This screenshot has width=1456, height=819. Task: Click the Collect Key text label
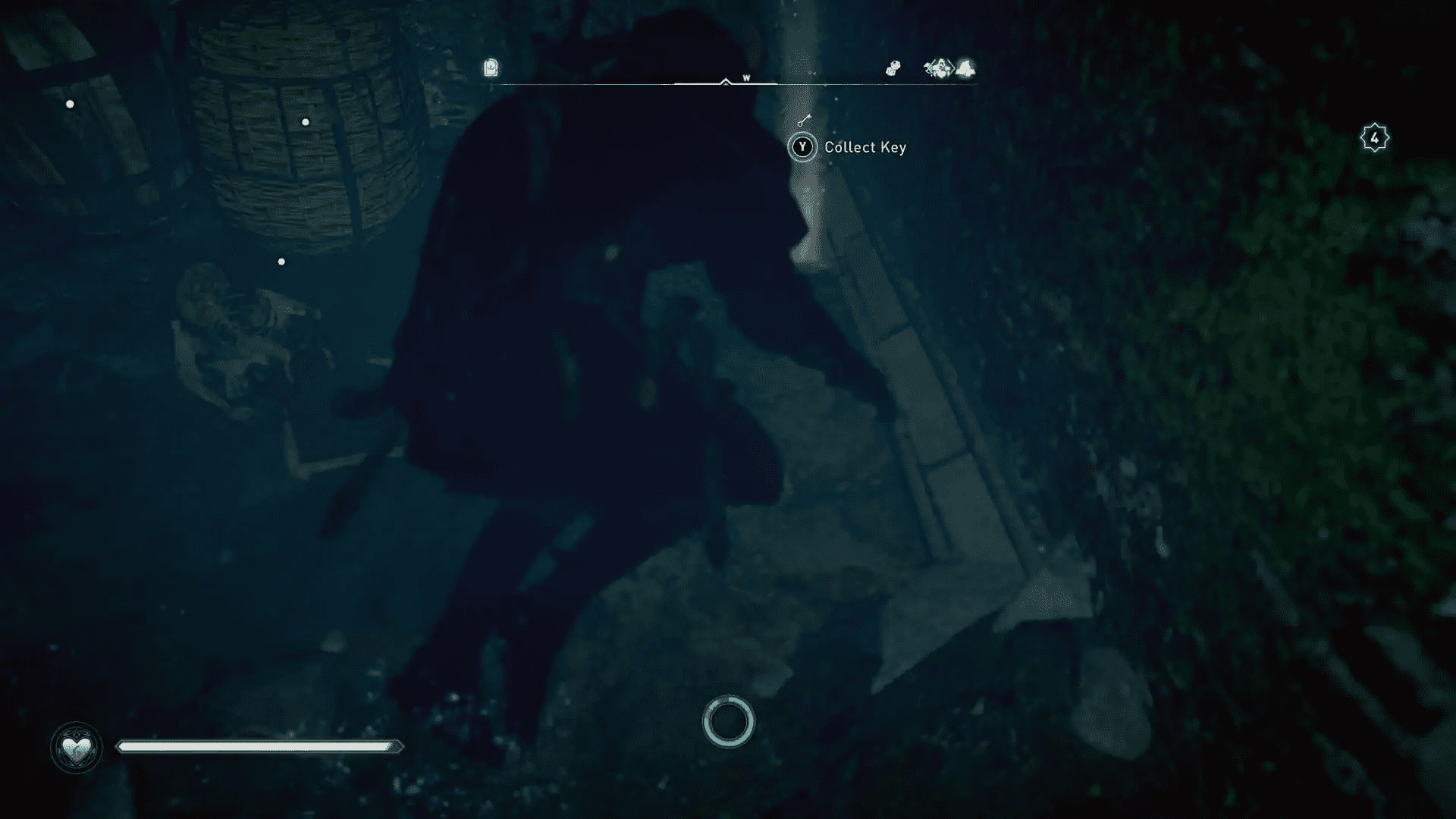pos(864,147)
